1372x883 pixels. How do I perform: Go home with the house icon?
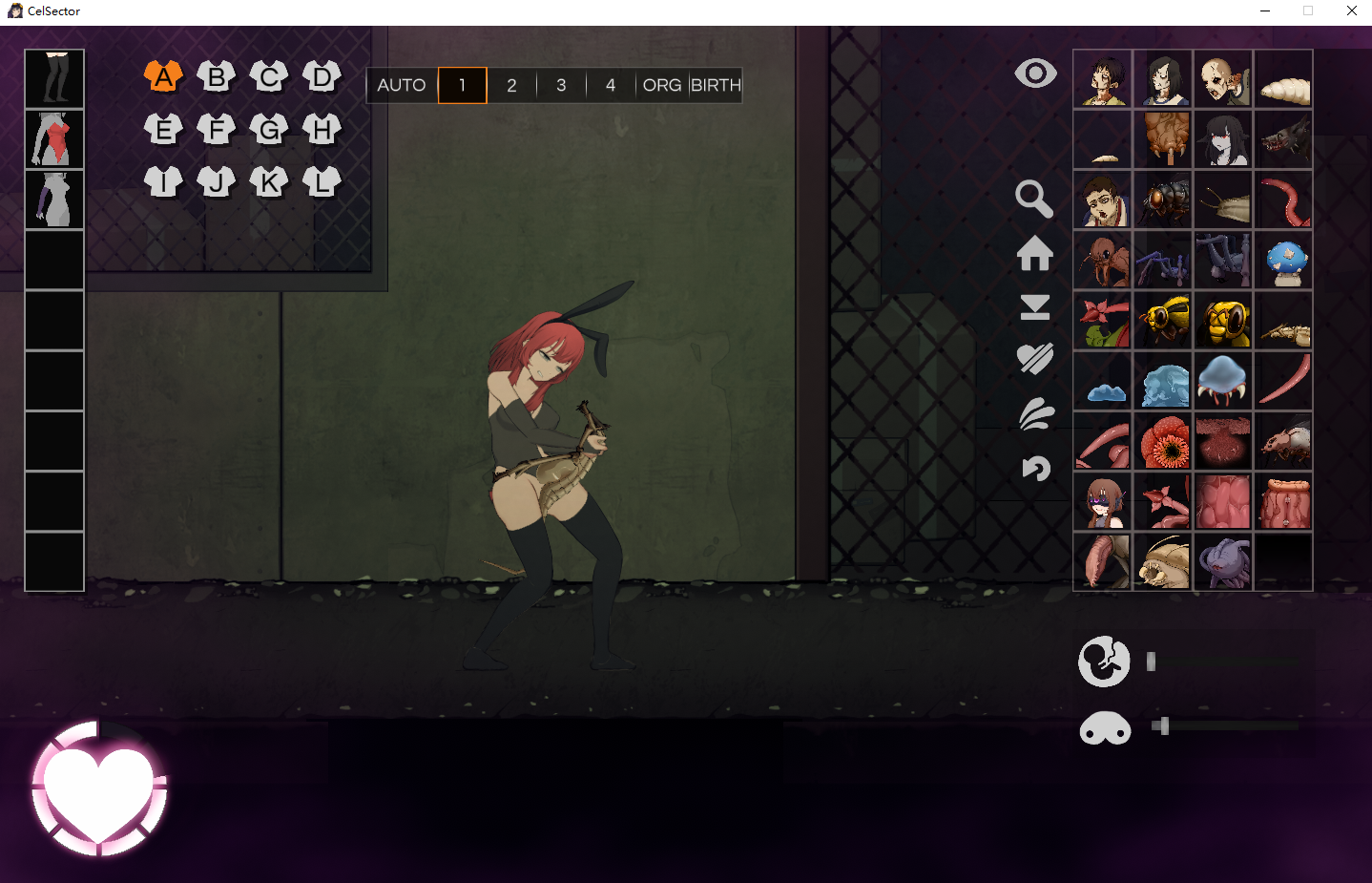pos(1035,254)
